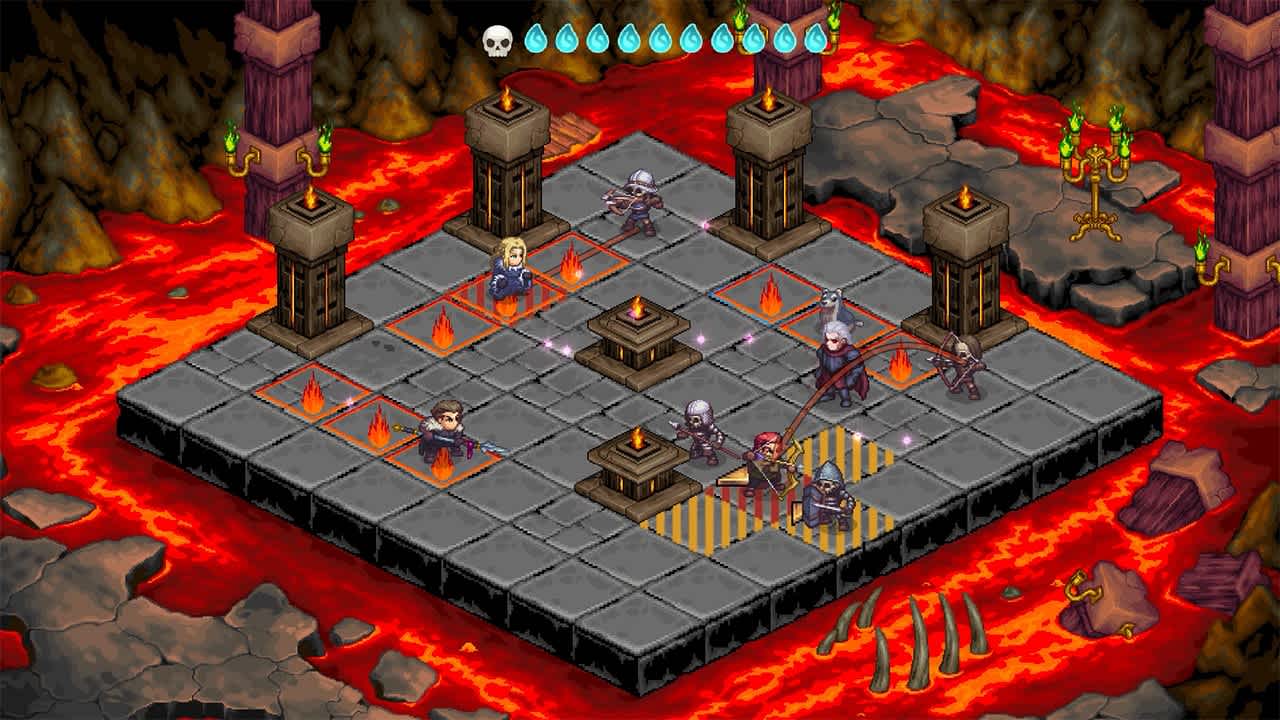Select the first blue water droplet
Image resolution: width=1280 pixels, height=720 pixels.
click(537, 38)
